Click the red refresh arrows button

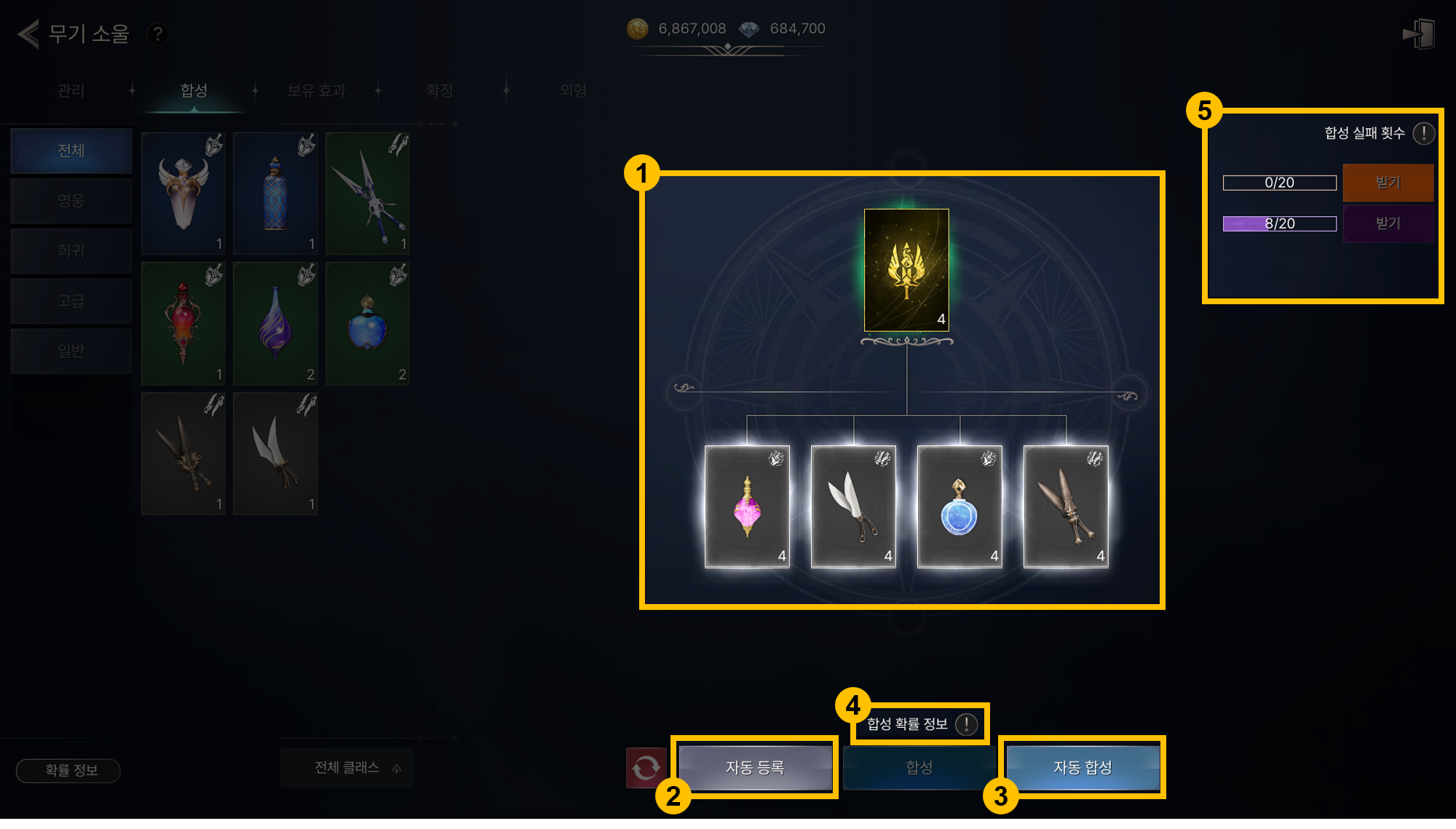[646, 767]
